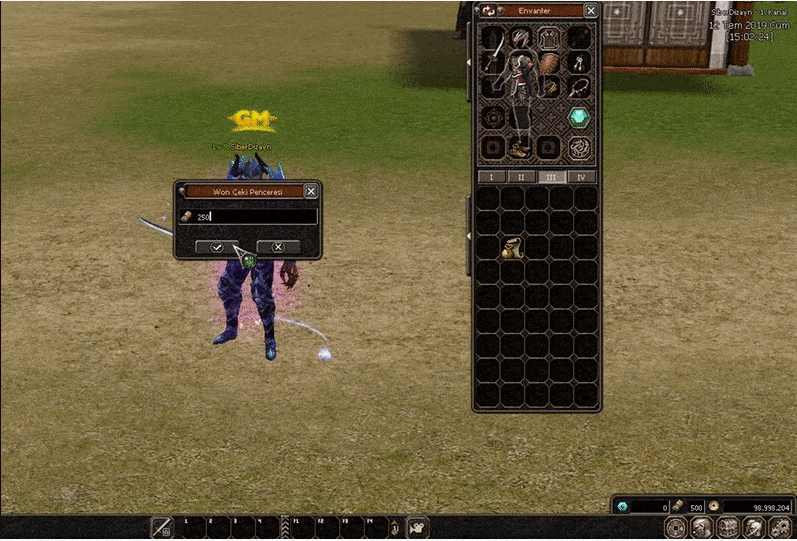Switch to inventory page I
797x541 pixels.
pyautogui.click(x=488, y=177)
